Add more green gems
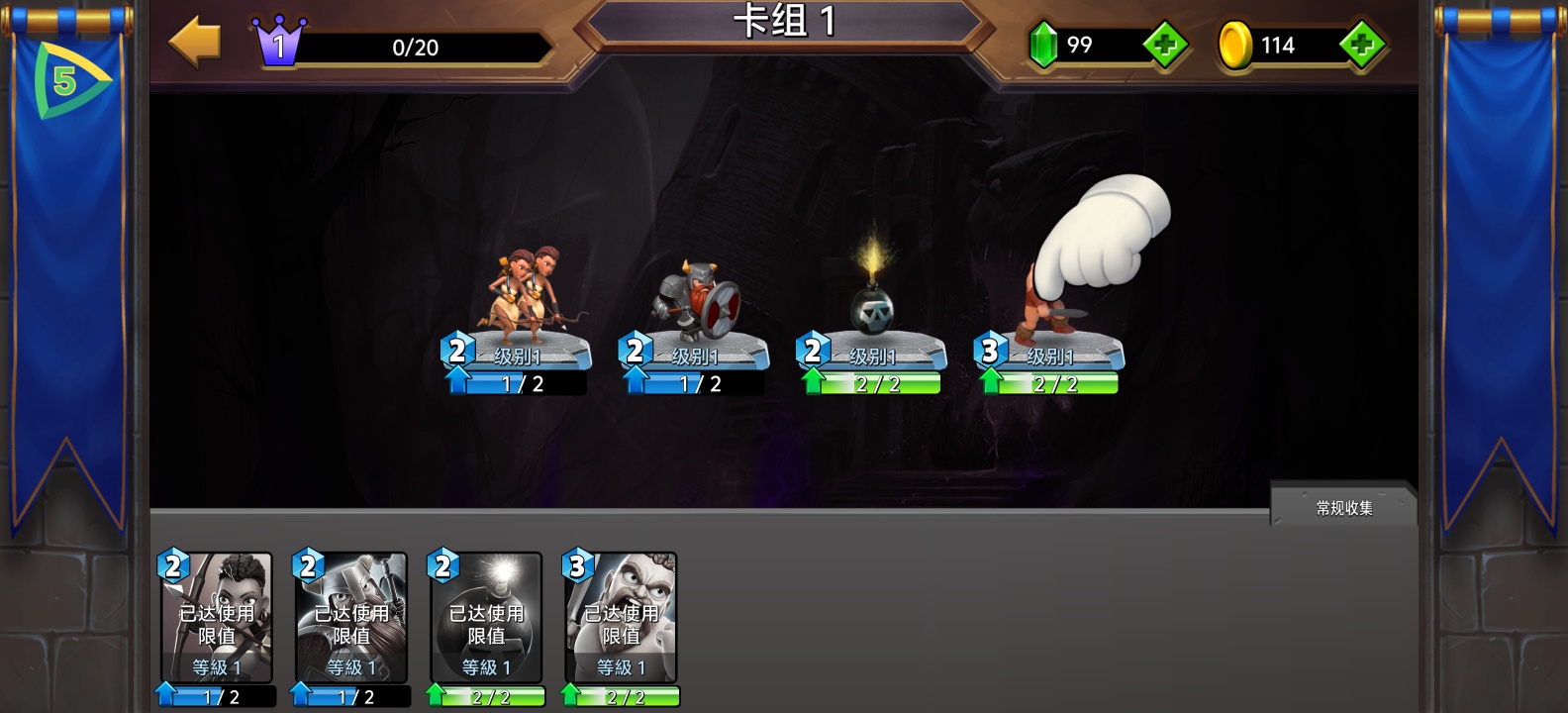 (1165, 45)
